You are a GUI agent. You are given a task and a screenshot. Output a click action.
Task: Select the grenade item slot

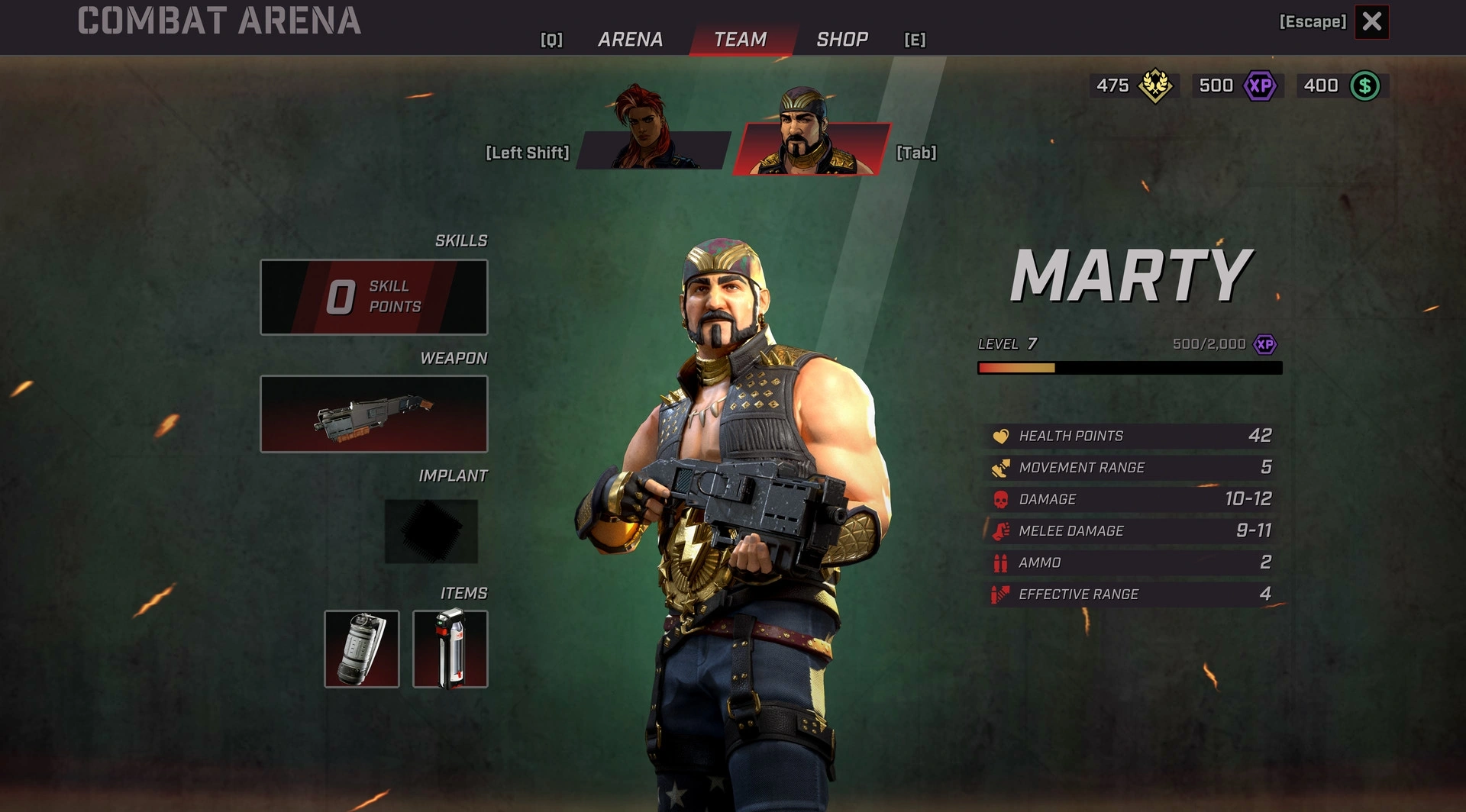(x=362, y=649)
